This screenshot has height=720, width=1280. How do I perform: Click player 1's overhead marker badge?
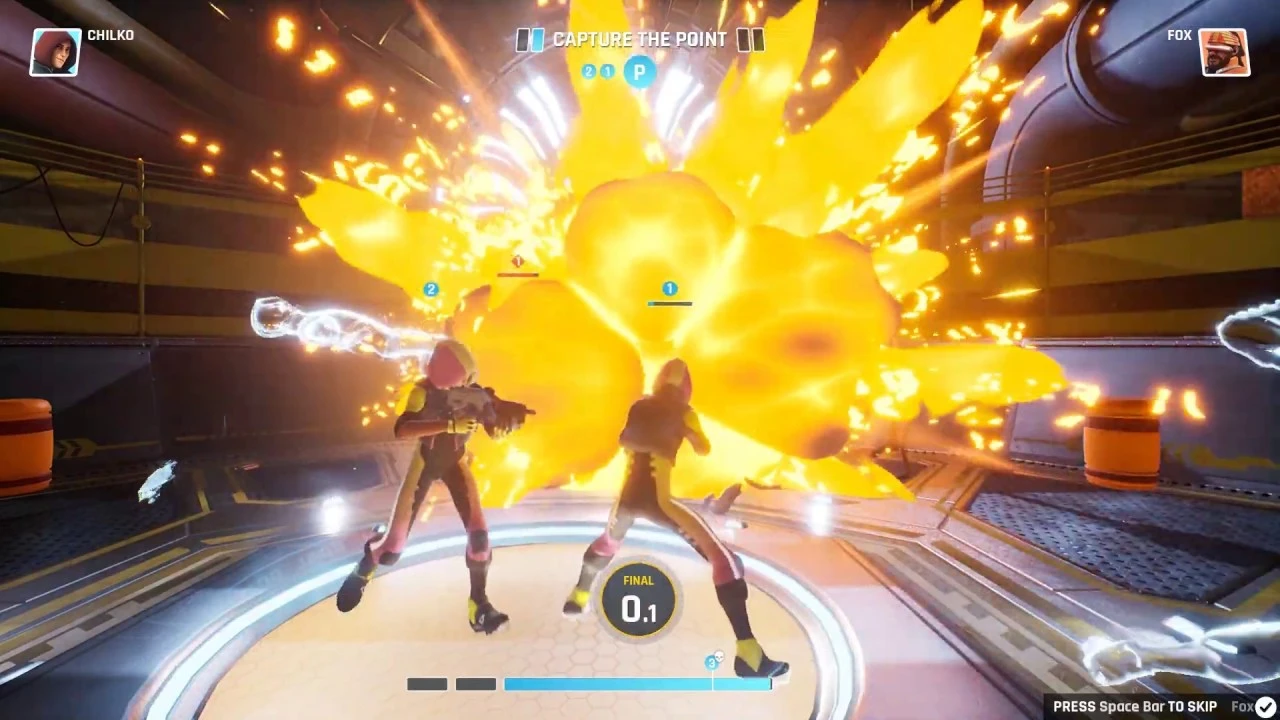click(x=668, y=287)
